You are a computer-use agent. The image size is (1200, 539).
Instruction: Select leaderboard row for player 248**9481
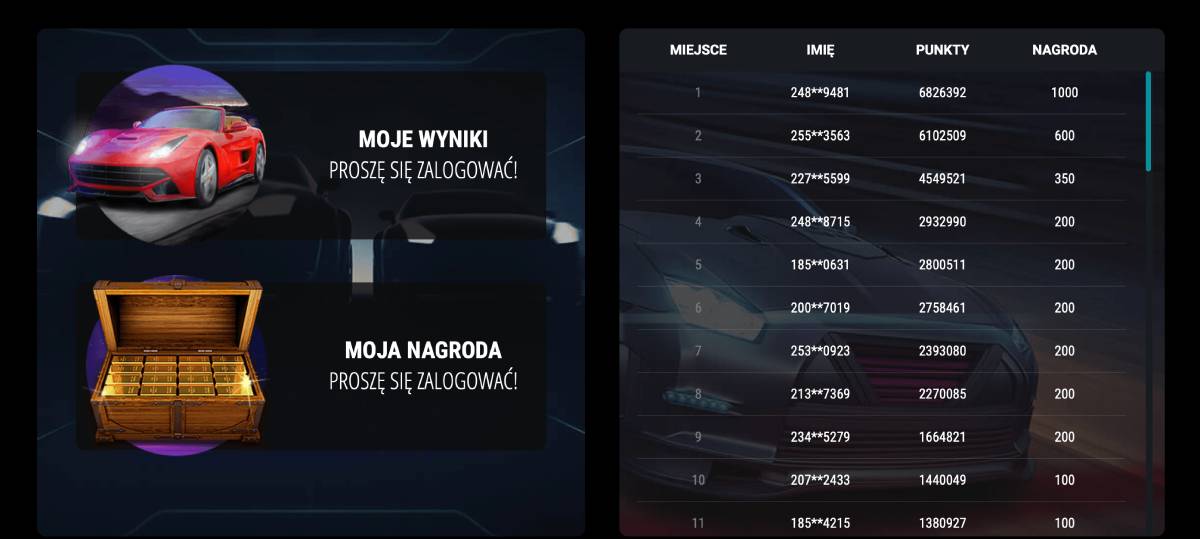tap(820, 93)
